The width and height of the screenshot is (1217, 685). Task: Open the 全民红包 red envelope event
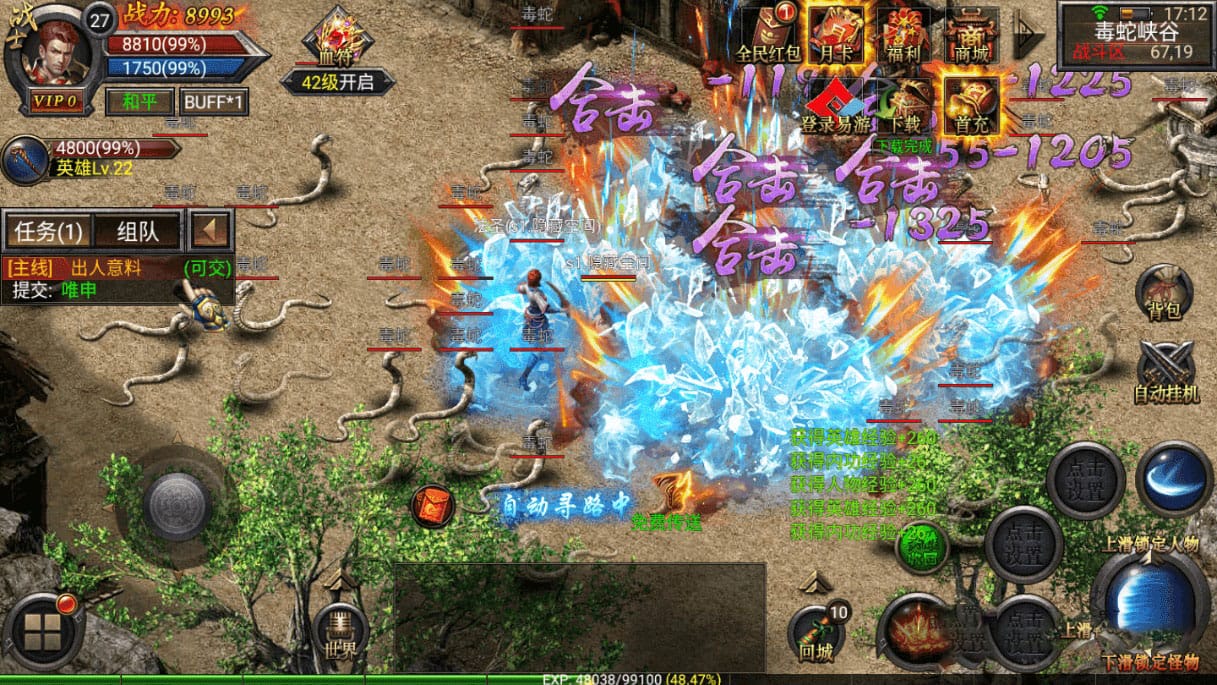[767, 32]
